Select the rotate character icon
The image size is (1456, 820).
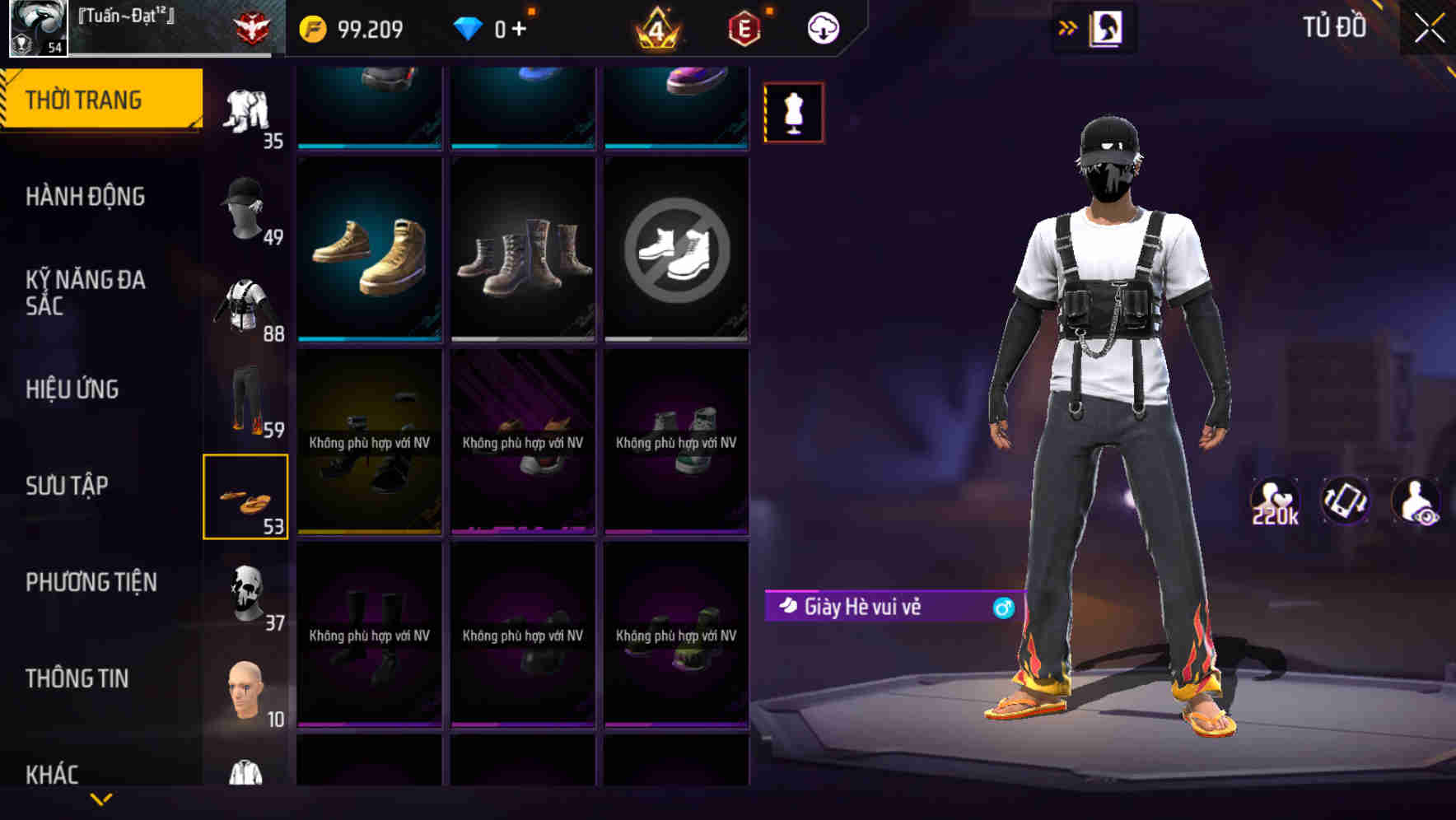coord(1342,501)
